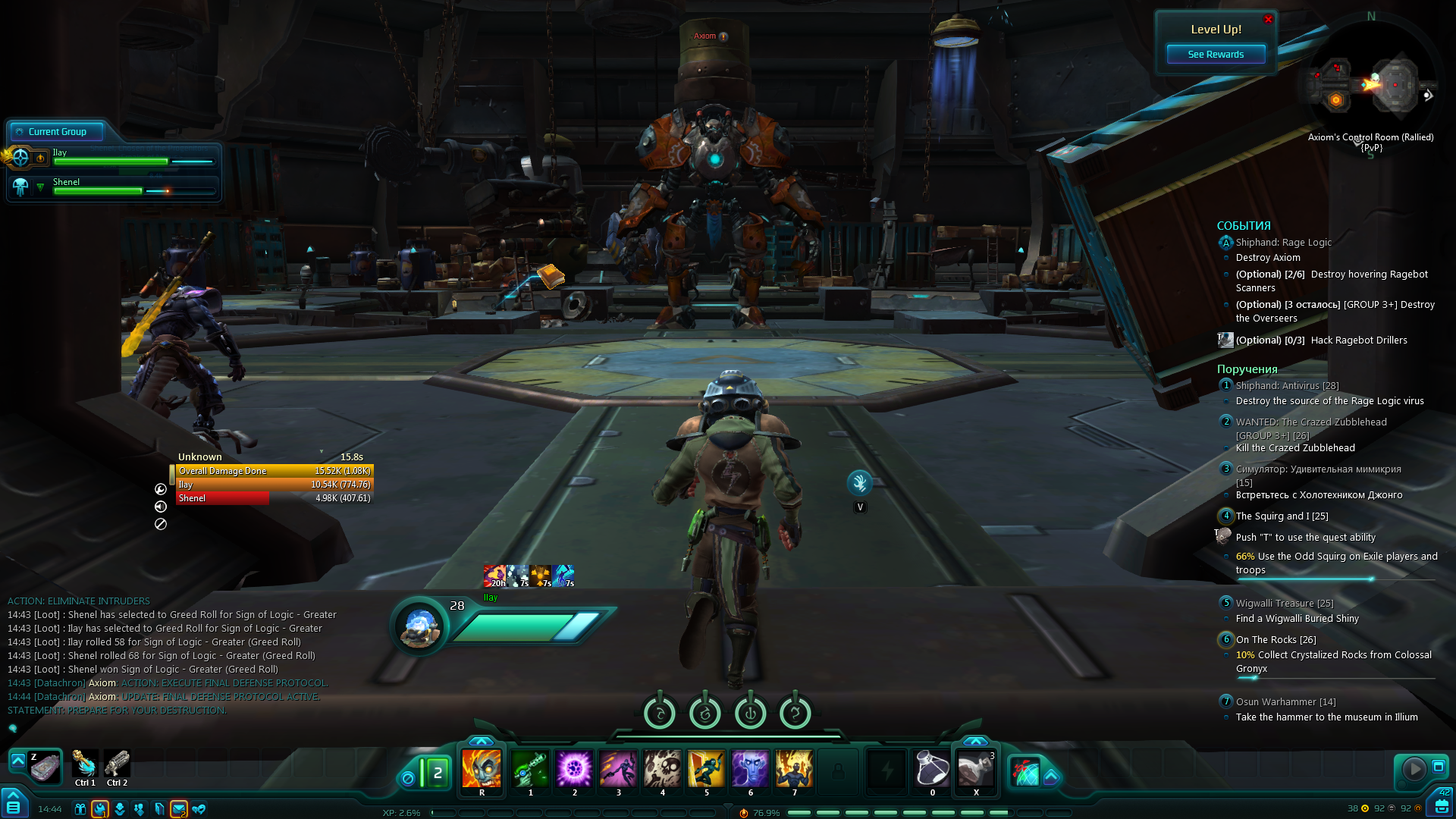This screenshot has width=1456, height=819.
Task: Click the See Rewards button
Action: 1215,55
